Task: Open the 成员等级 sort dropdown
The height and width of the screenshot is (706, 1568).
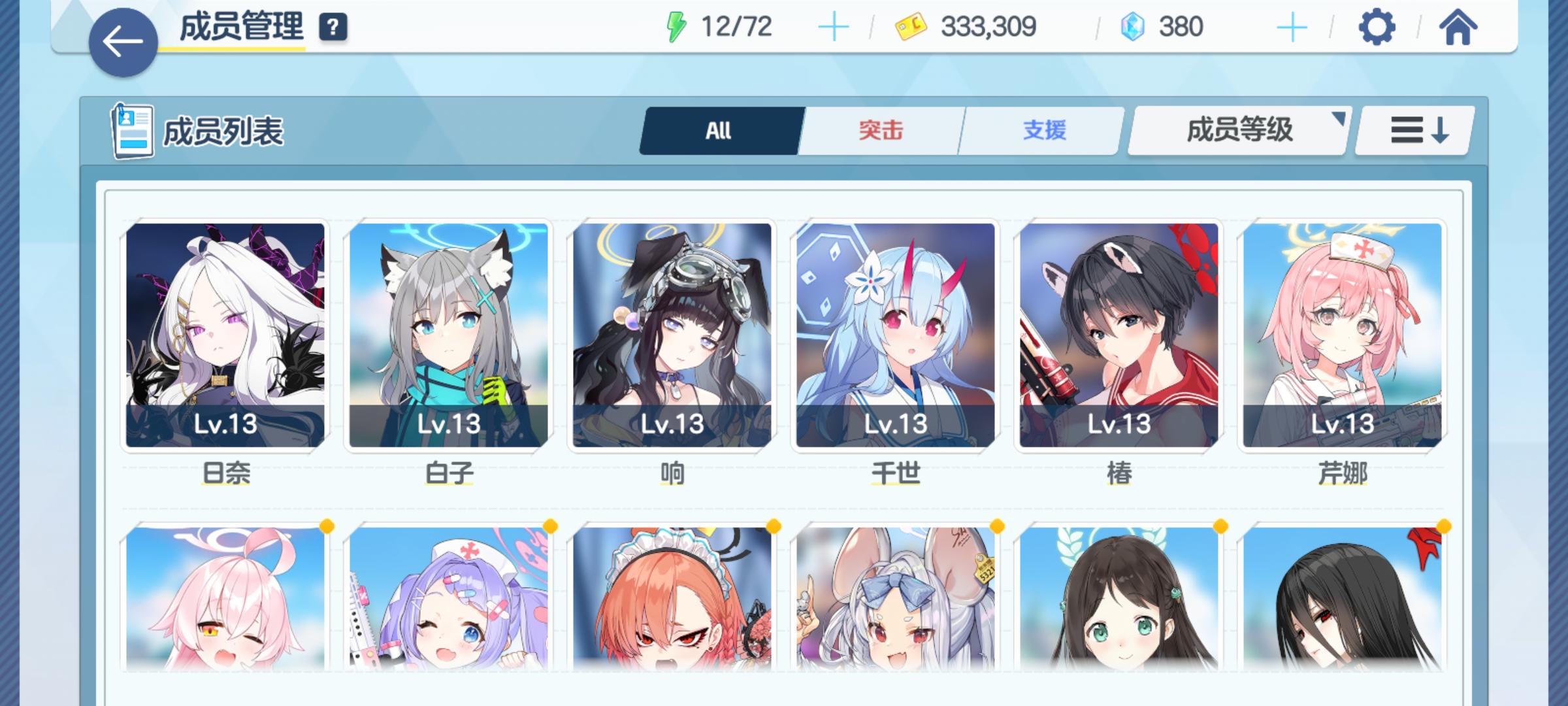Action: point(1237,130)
